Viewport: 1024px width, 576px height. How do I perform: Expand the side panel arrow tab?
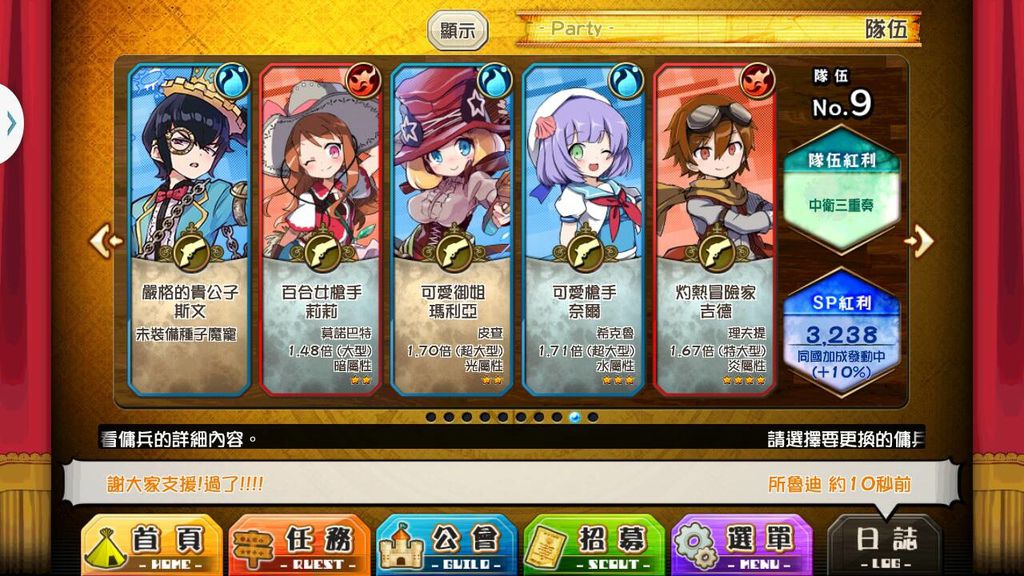(x=10, y=123)
